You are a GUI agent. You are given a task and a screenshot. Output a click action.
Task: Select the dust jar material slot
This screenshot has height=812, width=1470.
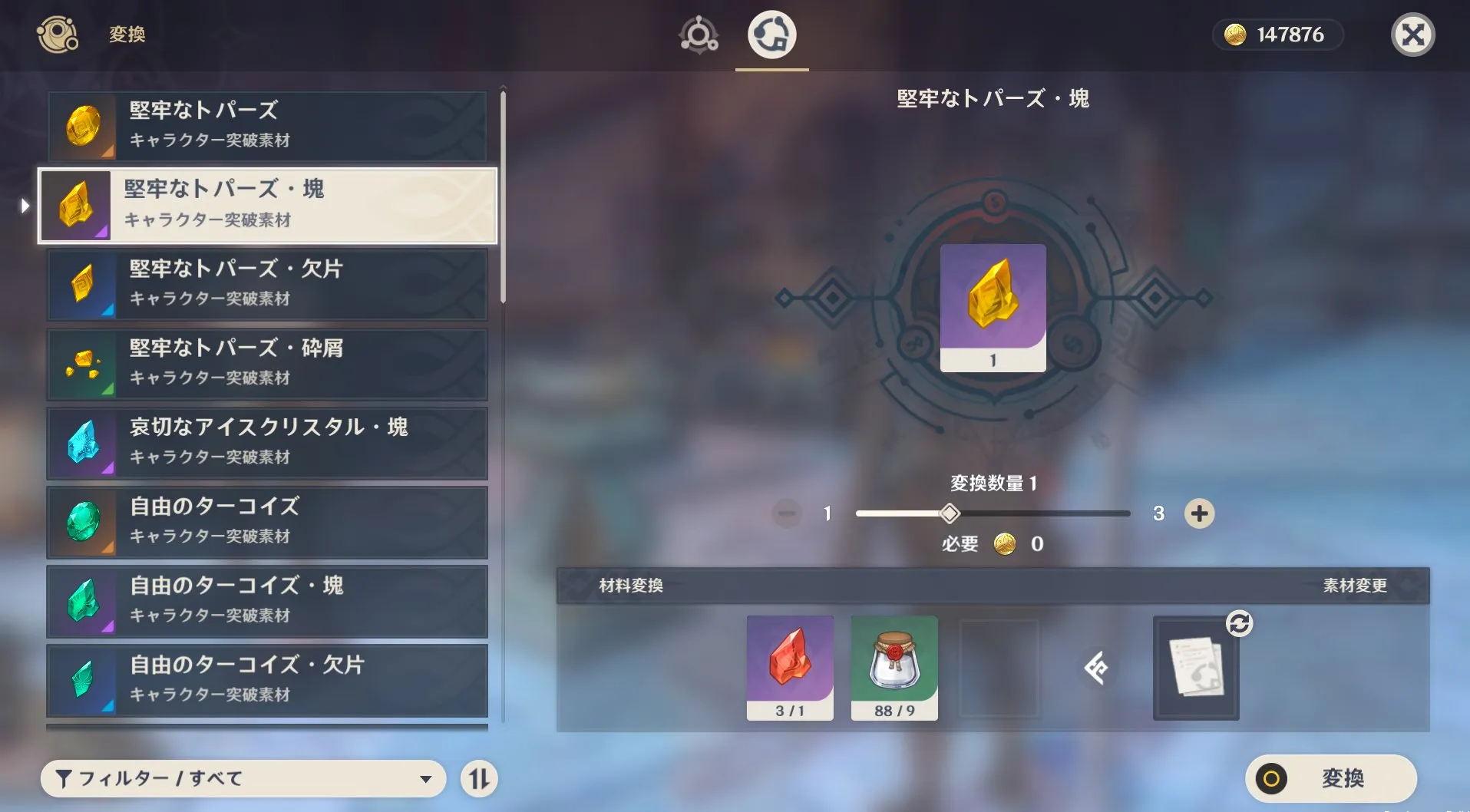[894, 668]
